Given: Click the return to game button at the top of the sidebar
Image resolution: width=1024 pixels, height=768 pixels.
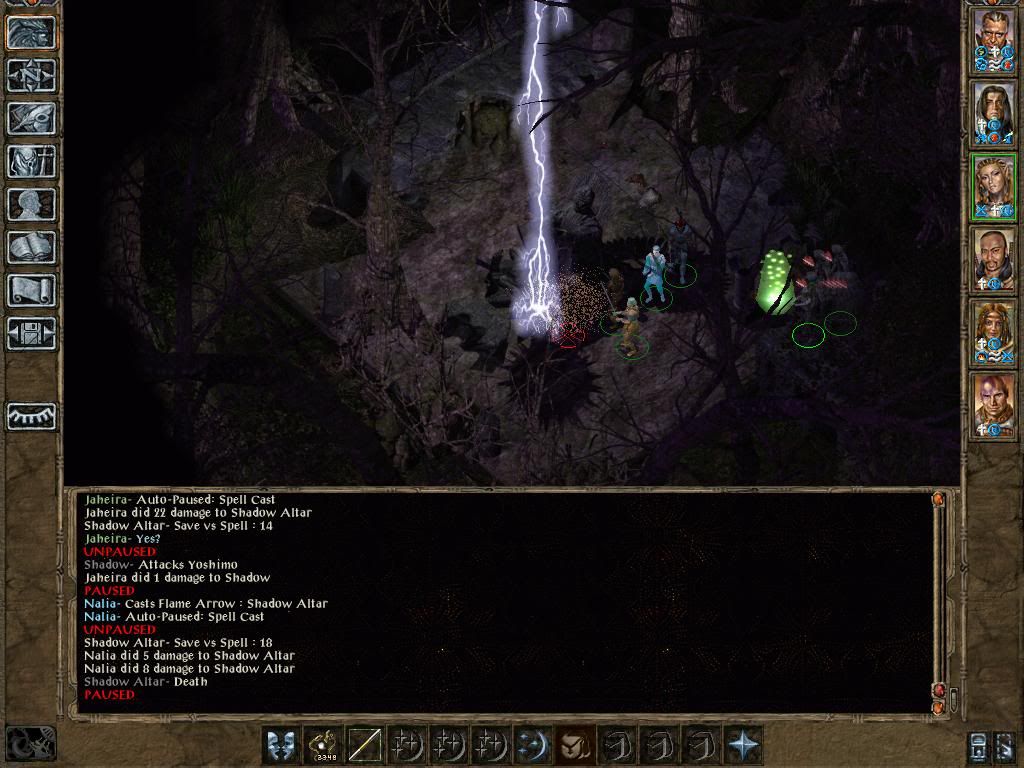Looking at the screenshot, I should coord(31,32).
